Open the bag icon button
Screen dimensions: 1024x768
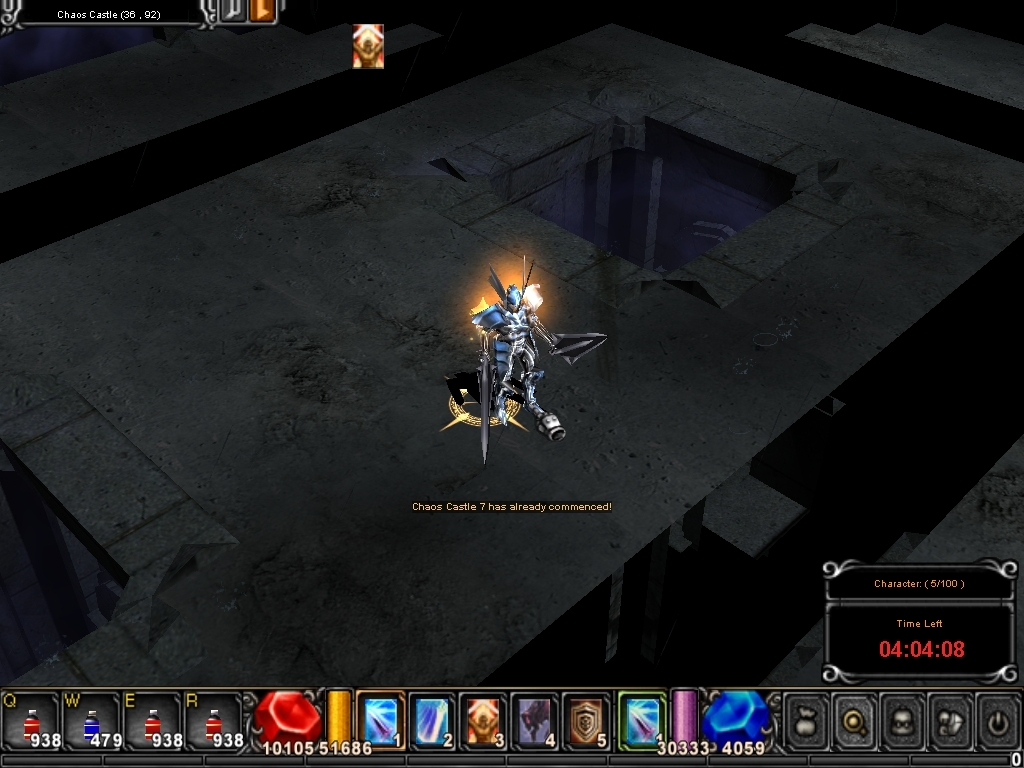click(x=807, y=720)
